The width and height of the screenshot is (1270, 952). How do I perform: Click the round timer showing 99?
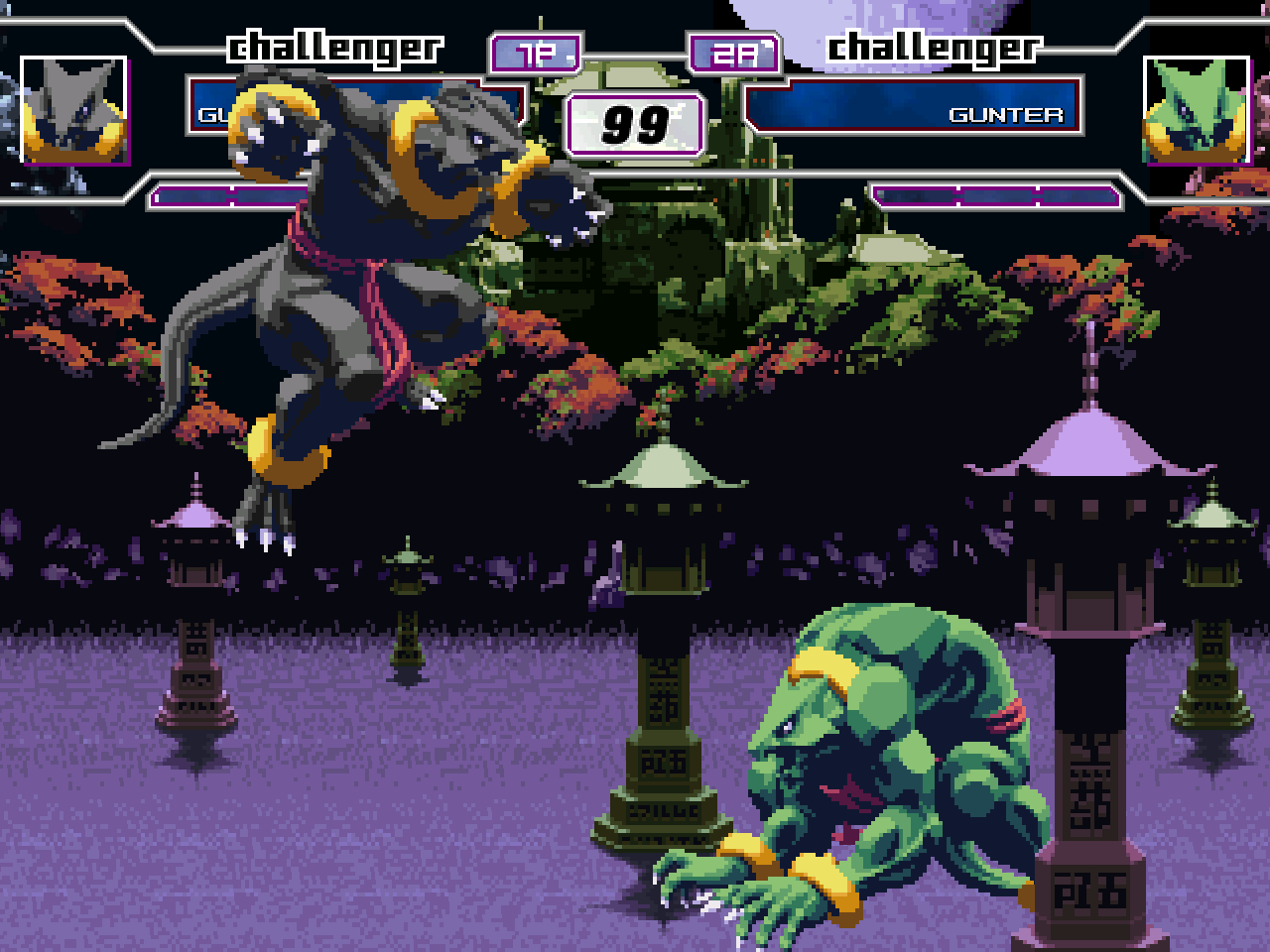tap(635, 122)
